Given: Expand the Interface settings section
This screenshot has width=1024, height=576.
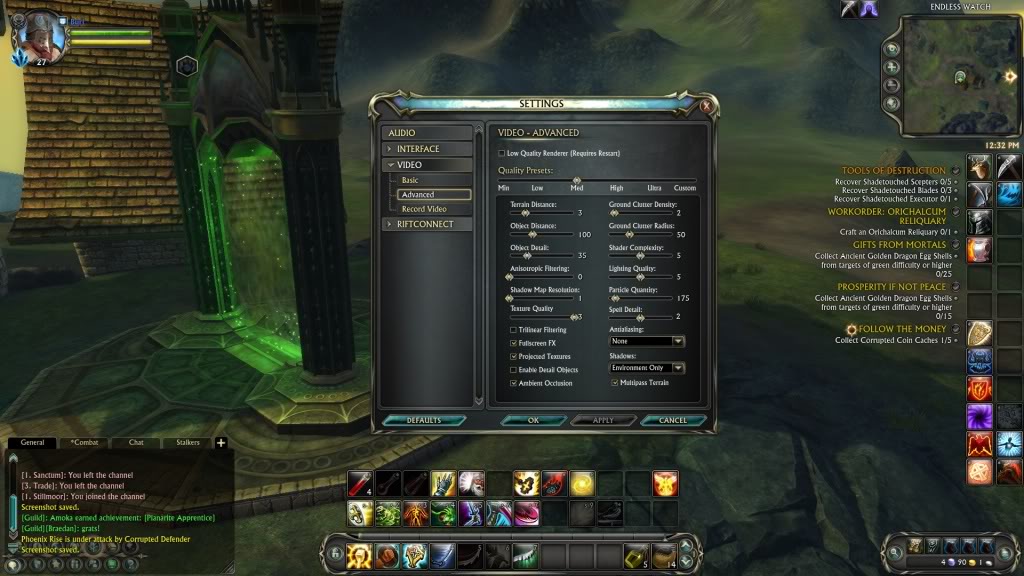Looking at the screenshot, I should pos(427,149).
